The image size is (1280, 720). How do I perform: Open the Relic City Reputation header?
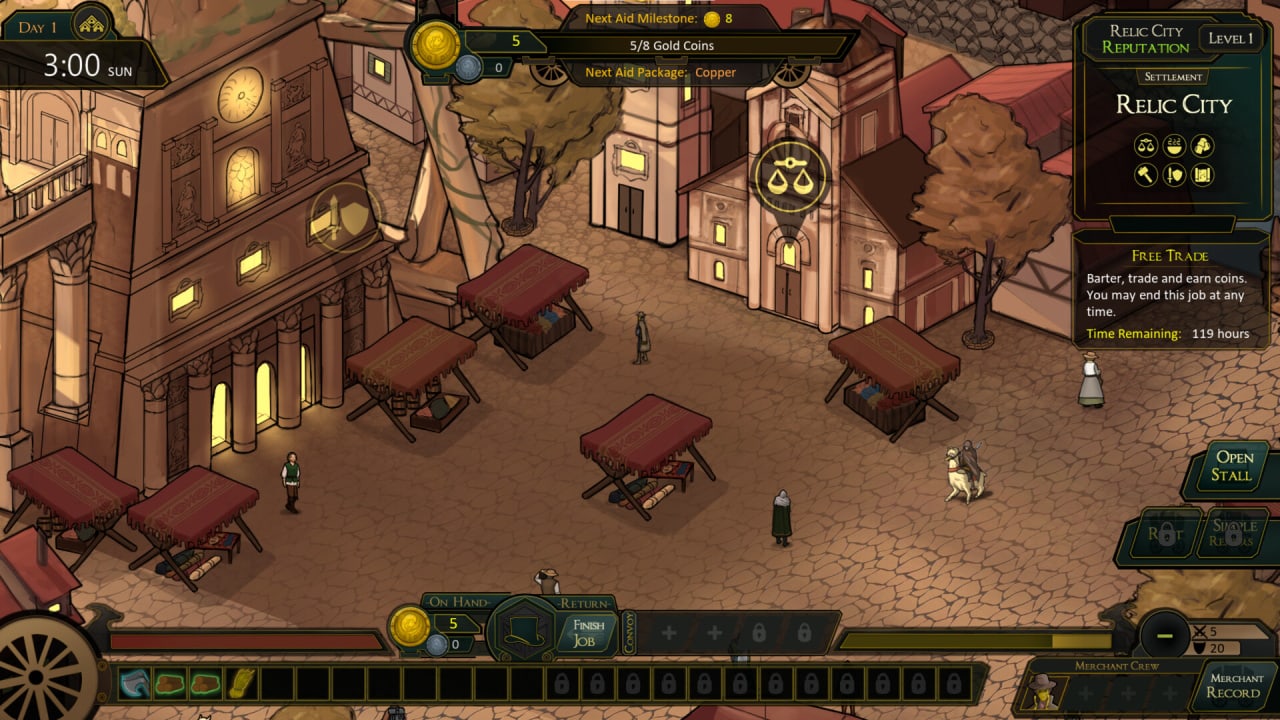click(x=1145, y=39)
